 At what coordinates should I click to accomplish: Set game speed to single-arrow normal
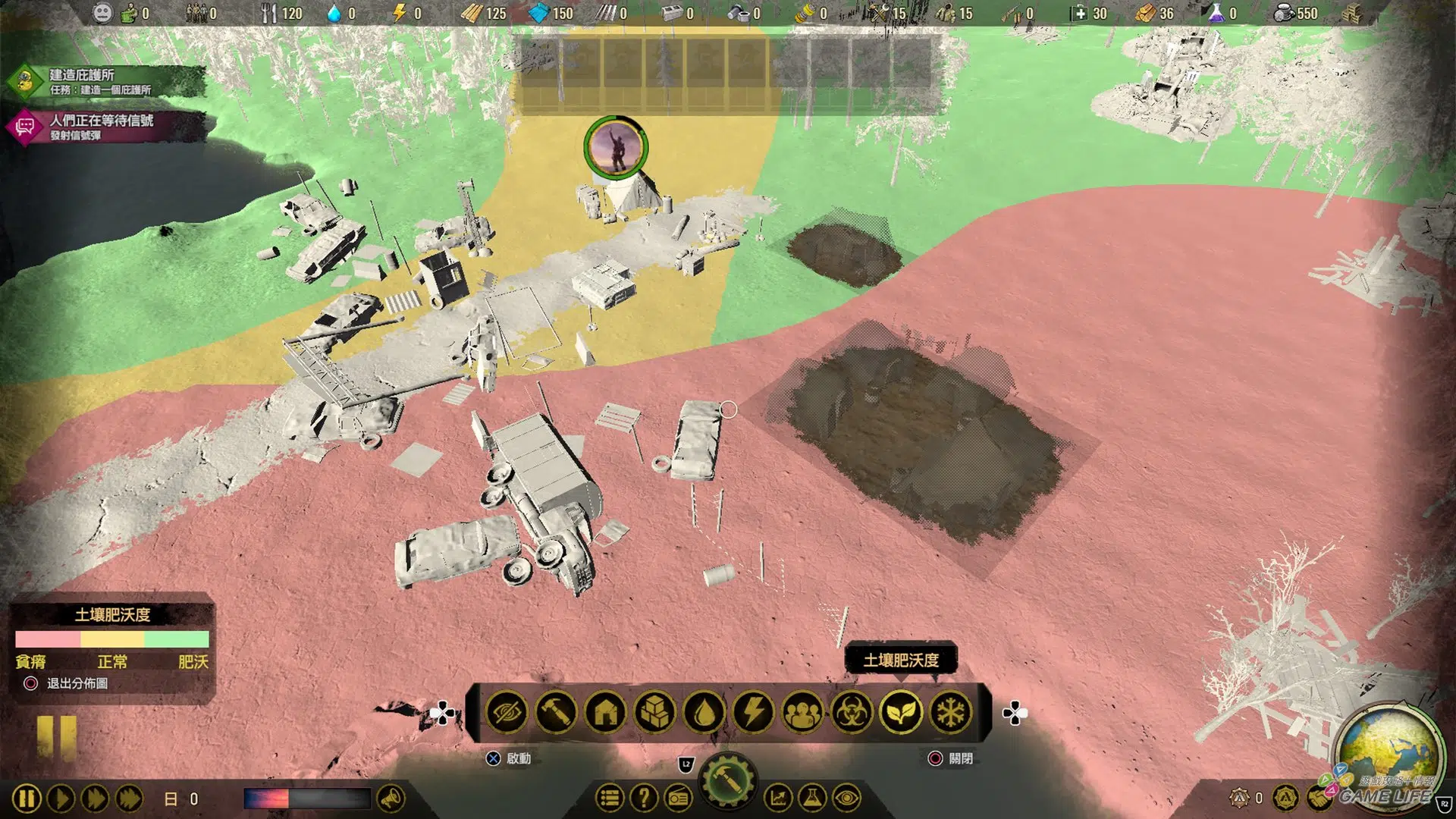pyautogui.click(x=61, y=799)
